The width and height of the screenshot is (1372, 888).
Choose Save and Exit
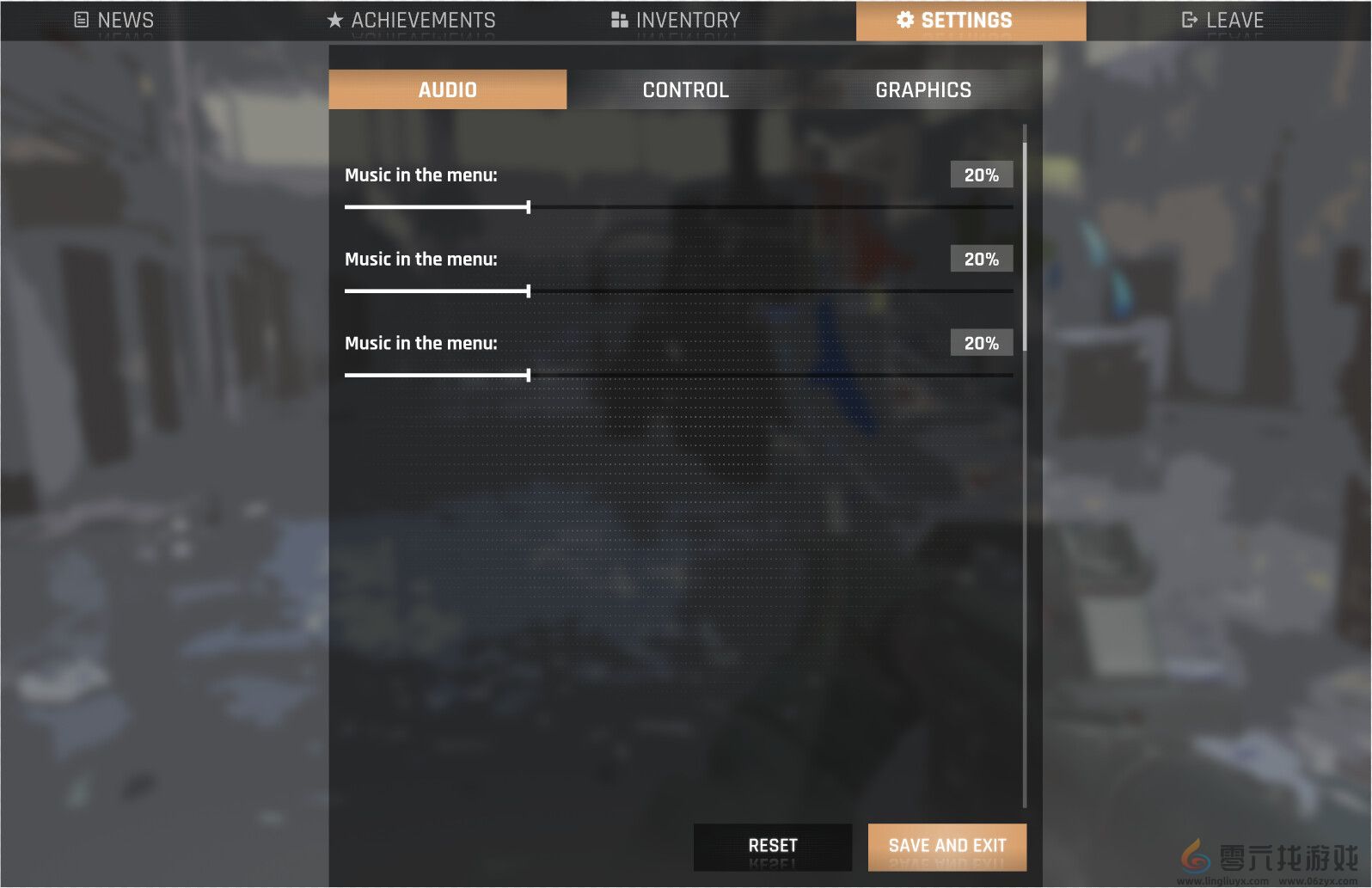946,846
